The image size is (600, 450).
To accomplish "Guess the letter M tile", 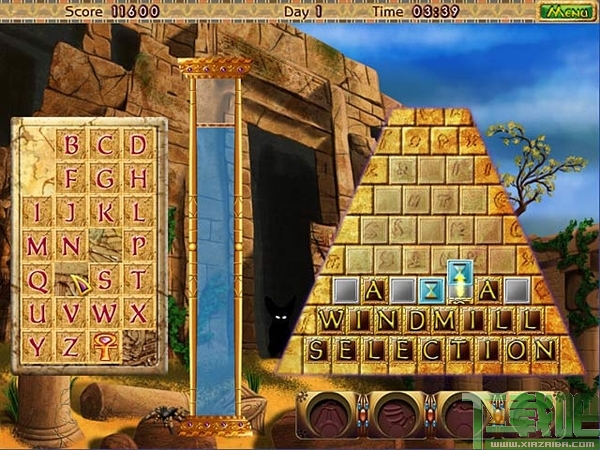I will 37,246.
